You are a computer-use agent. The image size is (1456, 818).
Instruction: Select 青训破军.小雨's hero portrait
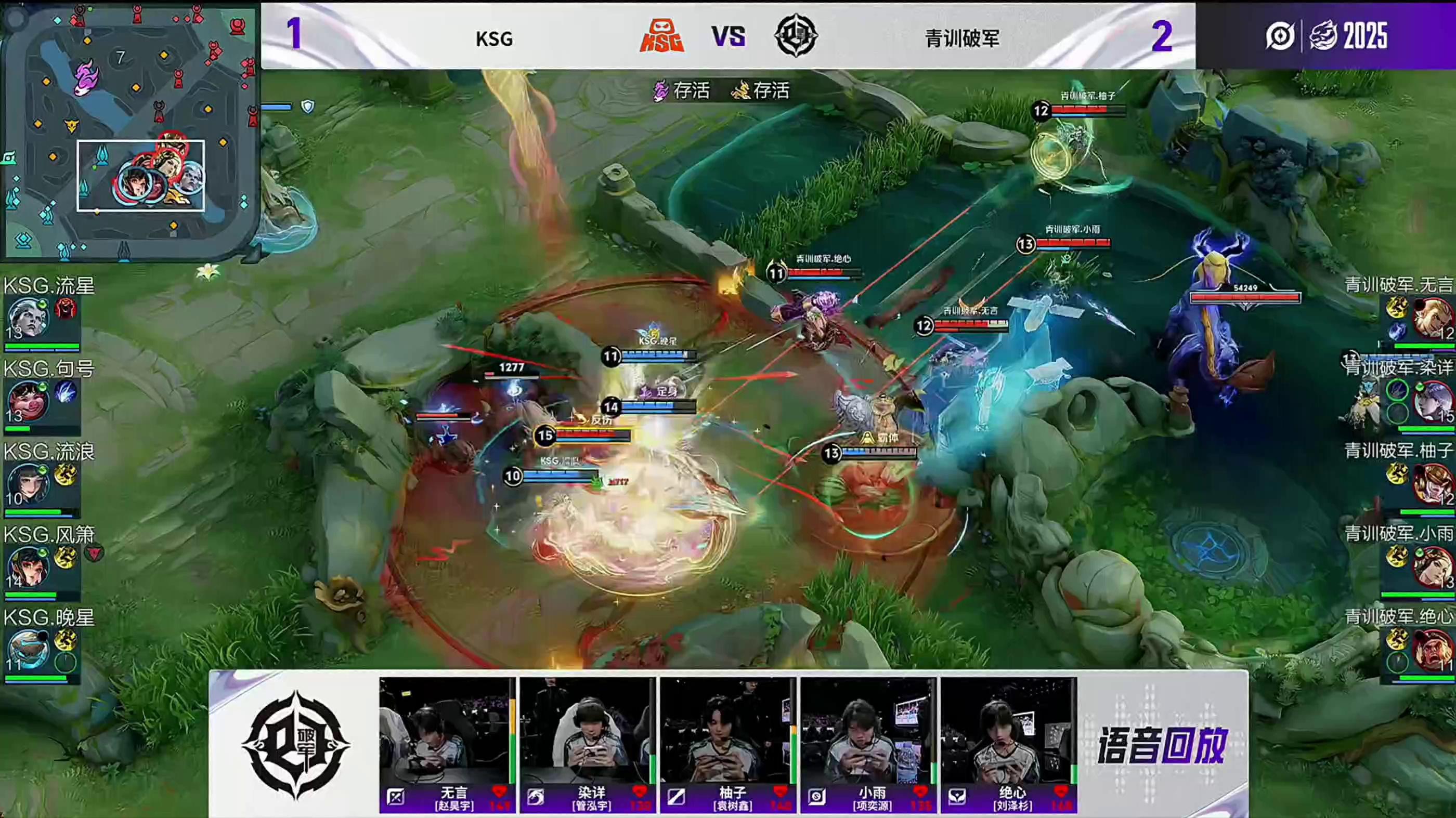click(x=1432, y=566)
